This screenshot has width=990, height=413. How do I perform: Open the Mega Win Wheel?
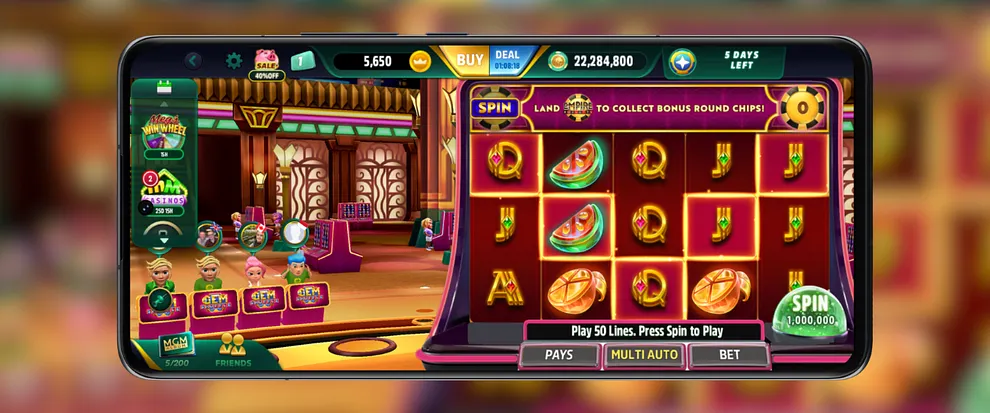[x=165, y=132]
